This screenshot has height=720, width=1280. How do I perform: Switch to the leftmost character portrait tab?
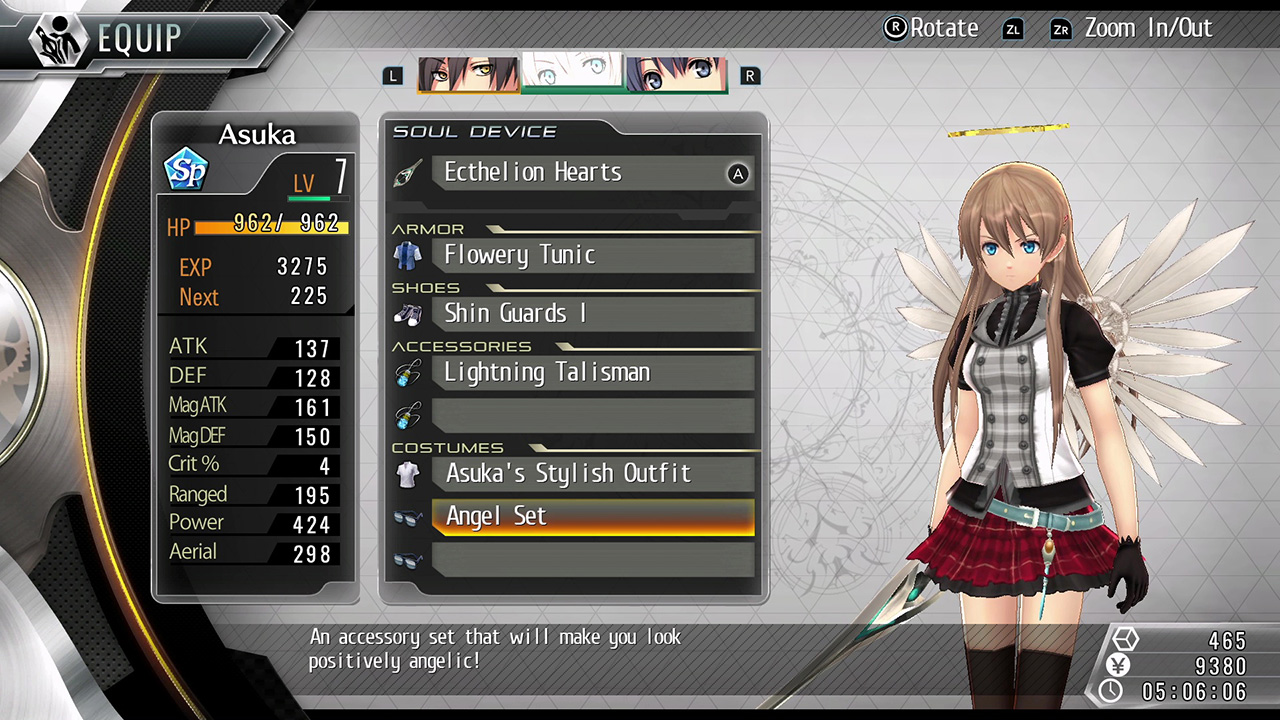[x=467, y=71]
